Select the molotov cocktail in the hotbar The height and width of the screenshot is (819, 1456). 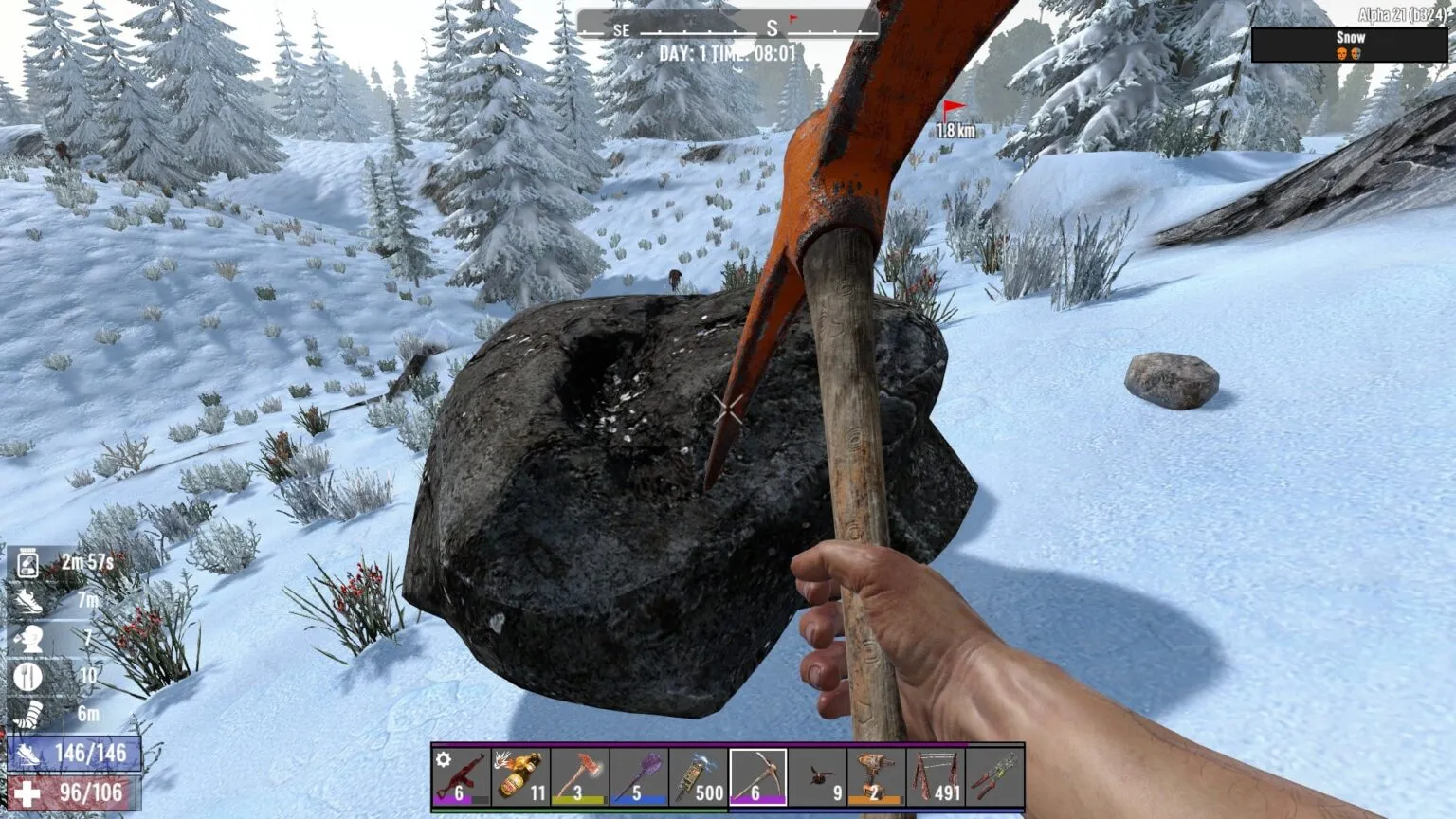pyautogui.click(x=519, y=777)
